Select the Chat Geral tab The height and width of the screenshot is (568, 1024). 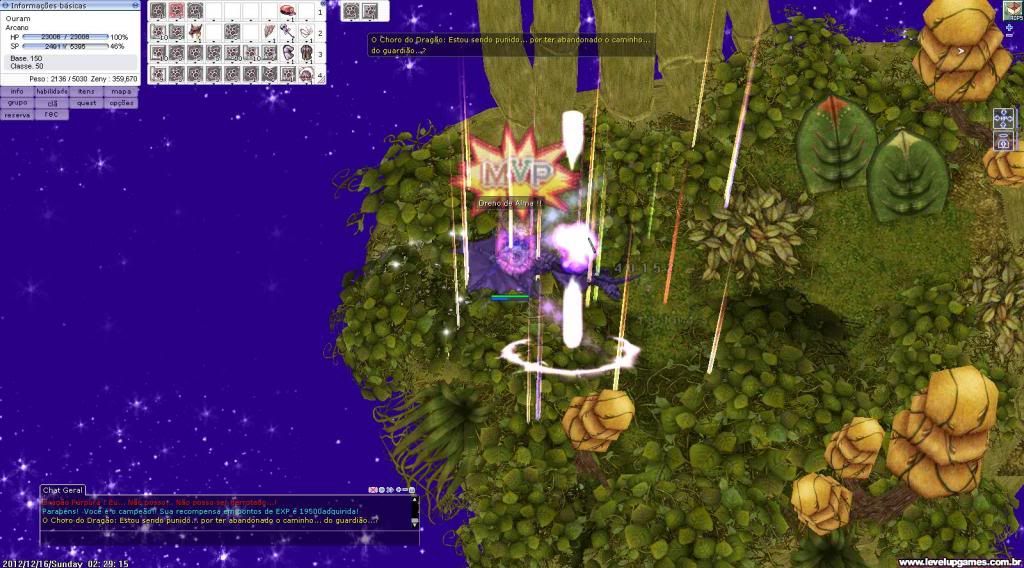[x=62, y=490]
